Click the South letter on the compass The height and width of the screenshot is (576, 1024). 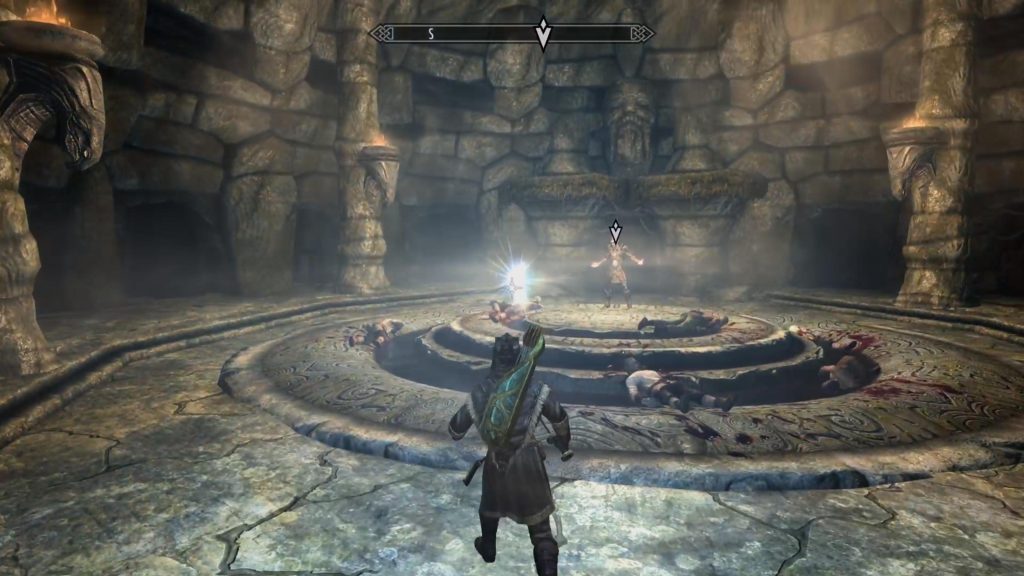coord(431,33)
